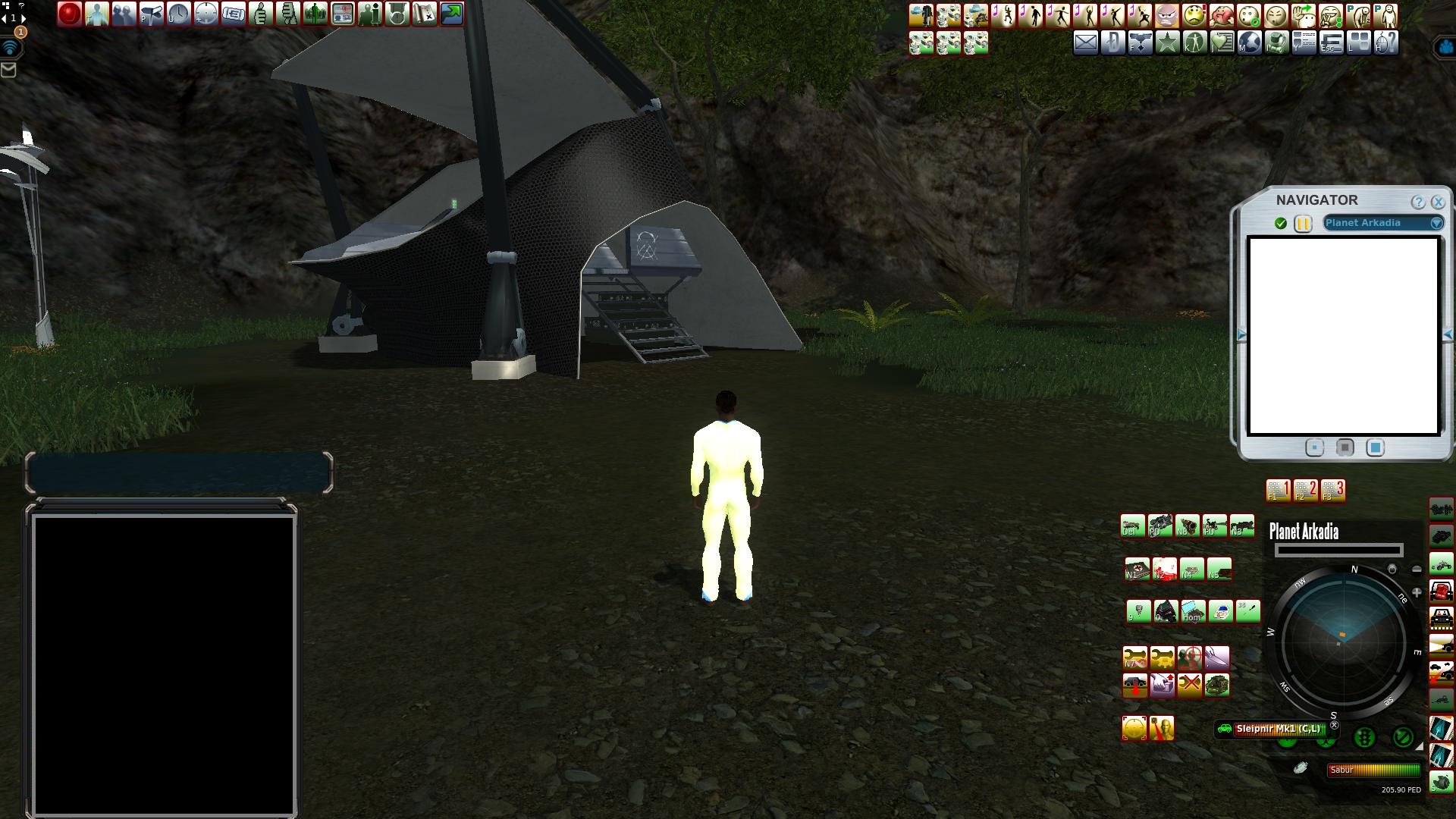Open the mail envelope toolbar button
Image resolution: width=1456 pixels, height=819 pixels.
pyautogui.click(x=1085, y=43)
